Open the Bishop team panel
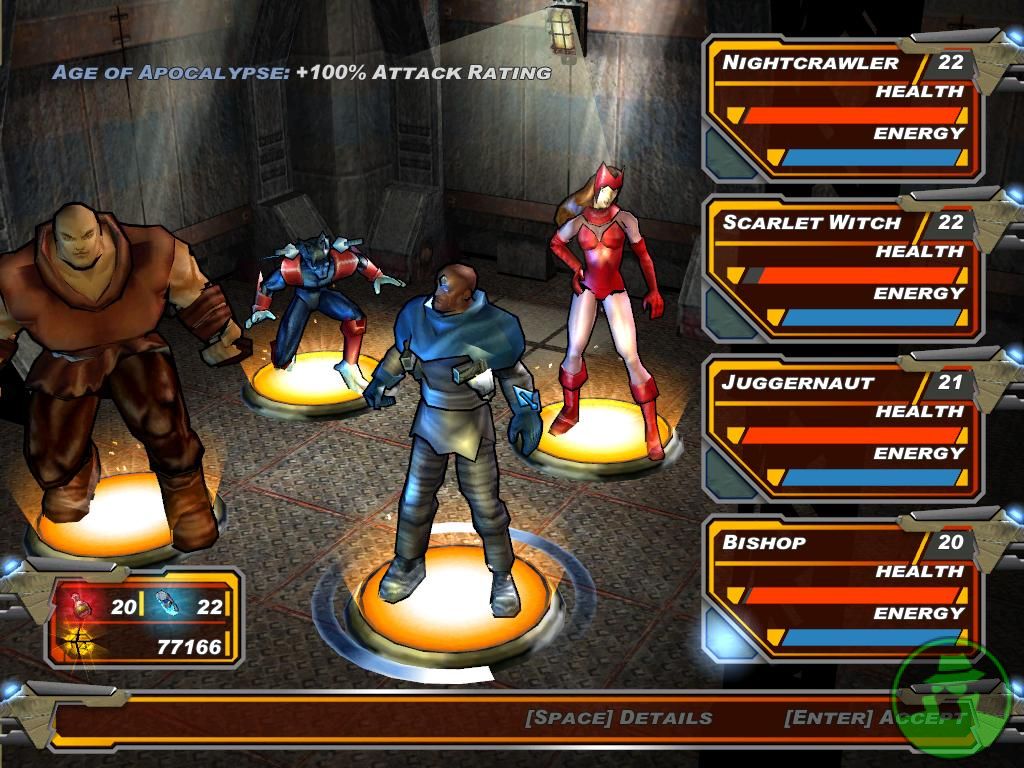 845,588
